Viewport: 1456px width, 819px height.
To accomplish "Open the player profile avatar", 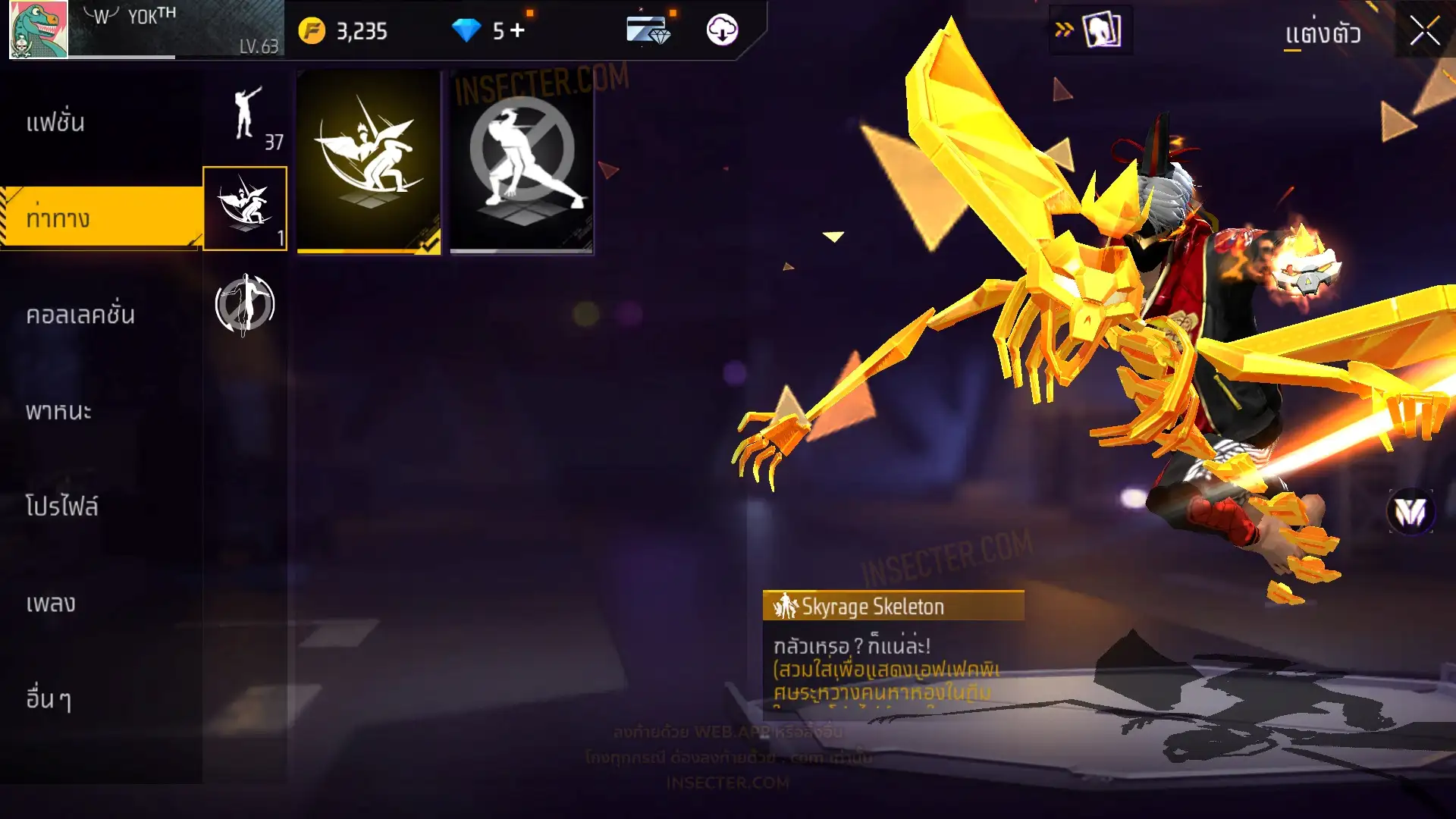I will pyautogui.click(x=38, y=30).
